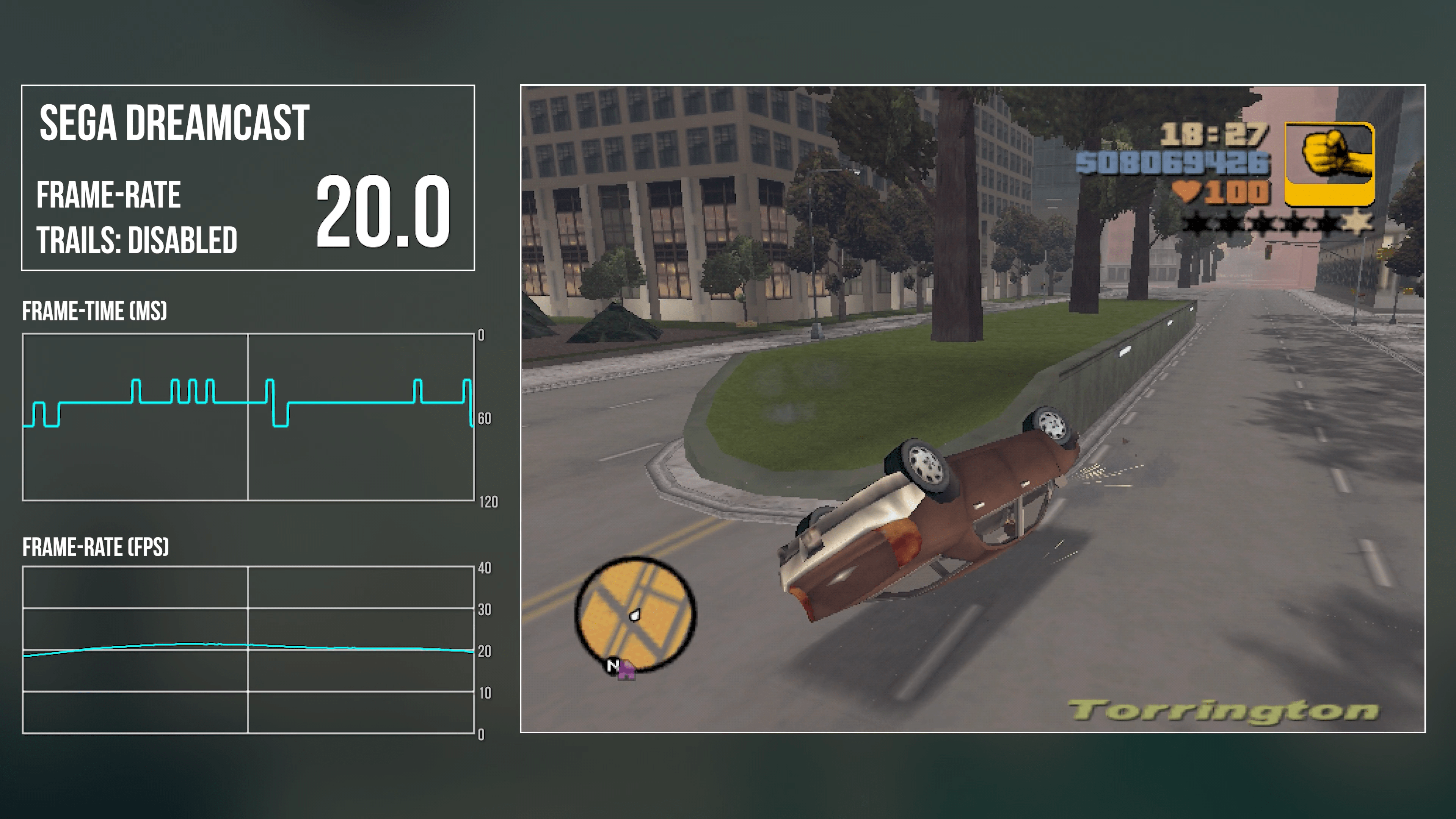The image size is (1456, 819).
Task: Click the purple safehouse marker on the radar
Action: pyautogui.click(x=626, y=672)
